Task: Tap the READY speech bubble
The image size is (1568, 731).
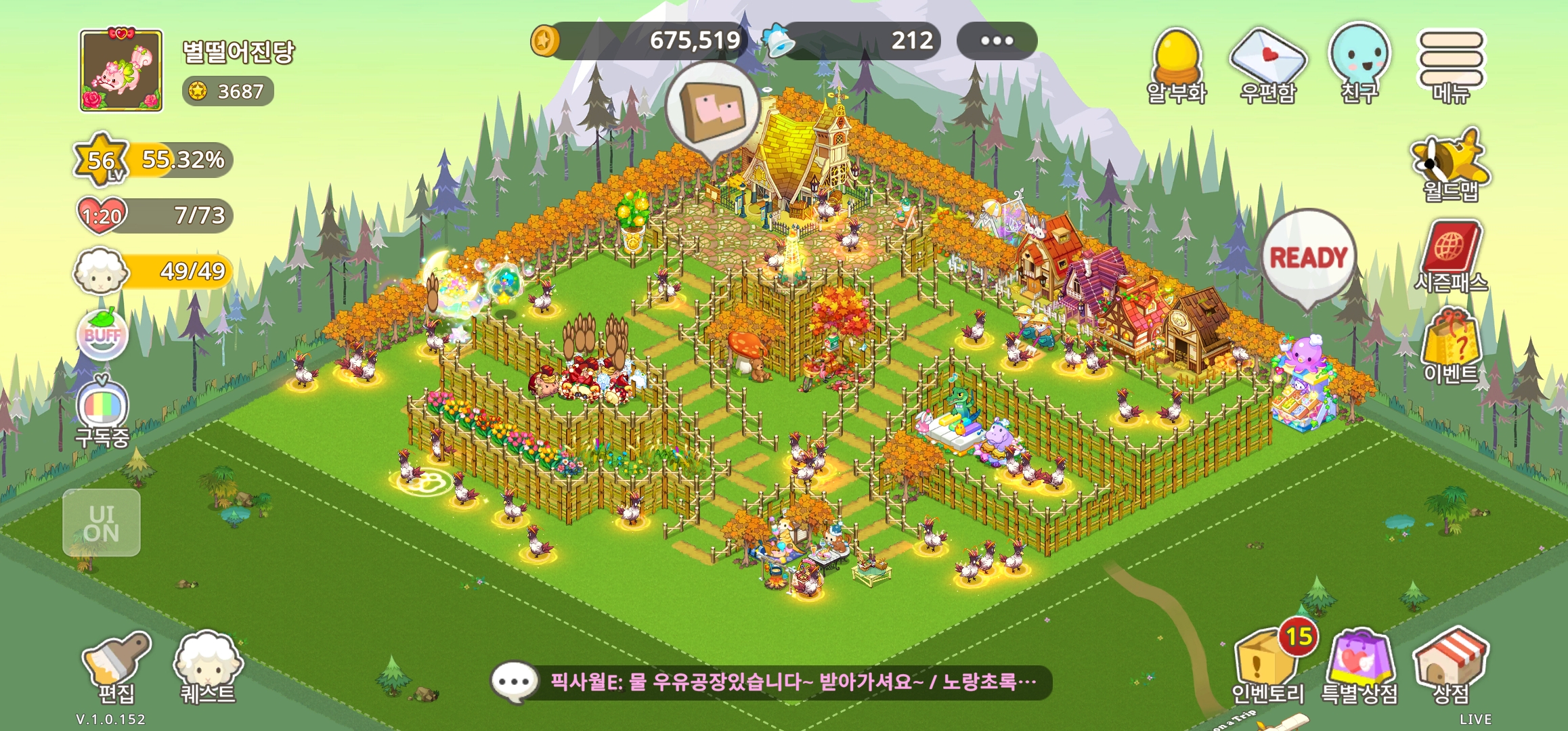Action: (x=1309, y=257)
